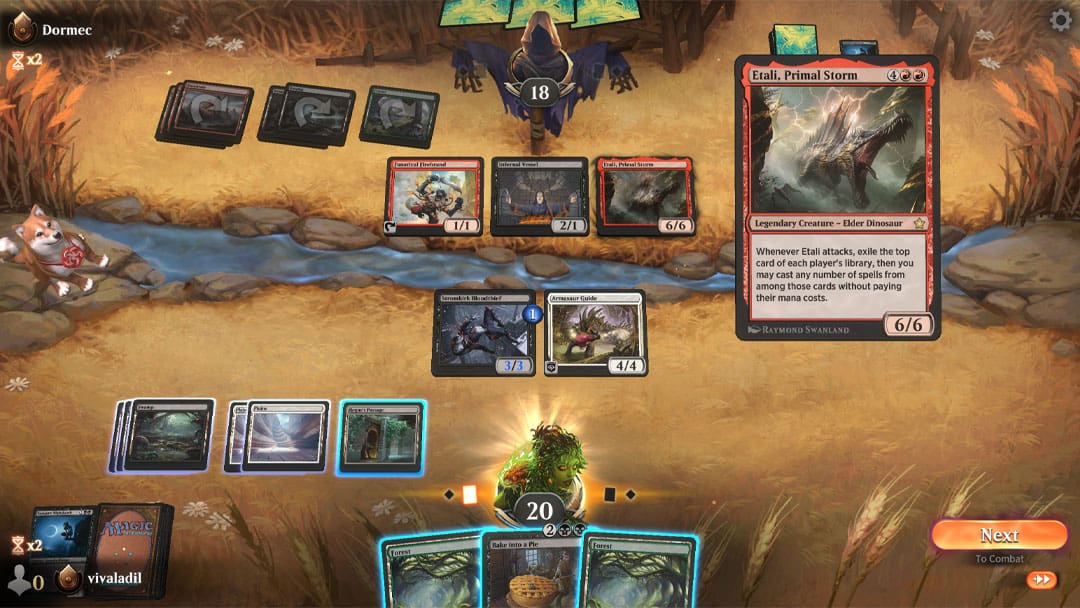Image resolution: width=1080 pixels, height=608 pixels.
Task: Play the leftmost Forest card from hand
Action: coord(430,577)
